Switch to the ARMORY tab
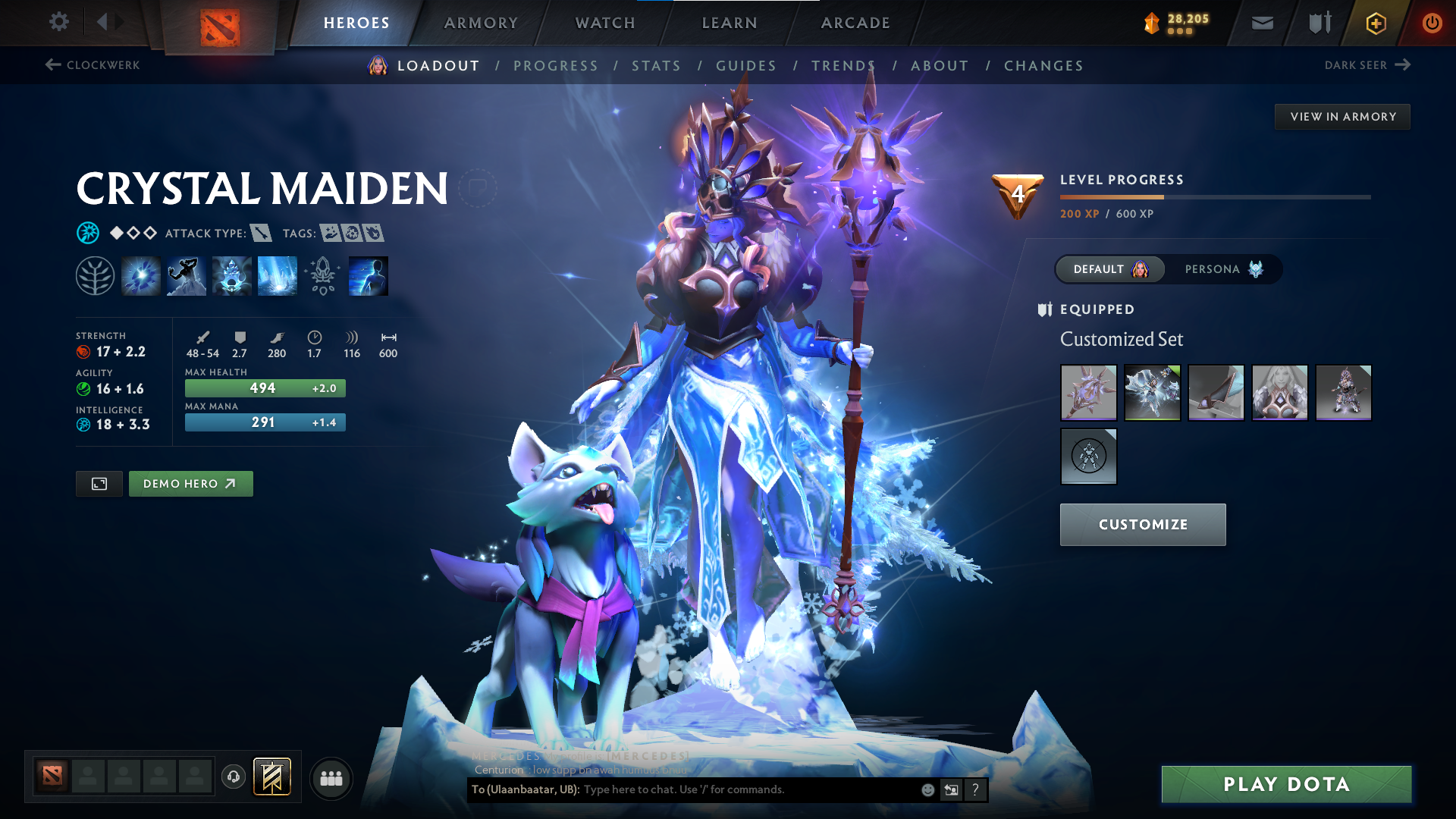The height and width of the screenshot is (819, 1456). coord(481,23)
